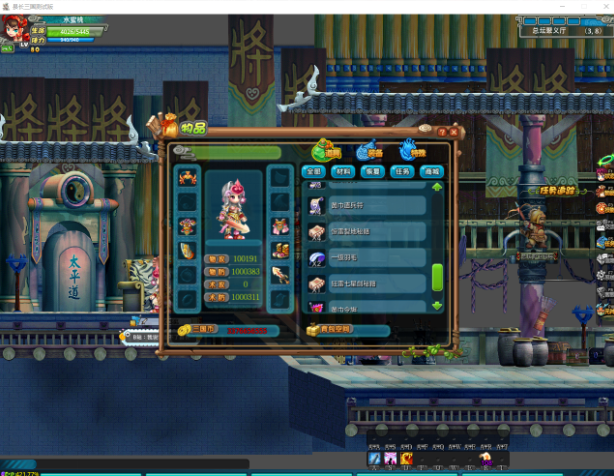Select 黄巾遁兵符 in the item list
614x476 pixels.
coord(362,205)
